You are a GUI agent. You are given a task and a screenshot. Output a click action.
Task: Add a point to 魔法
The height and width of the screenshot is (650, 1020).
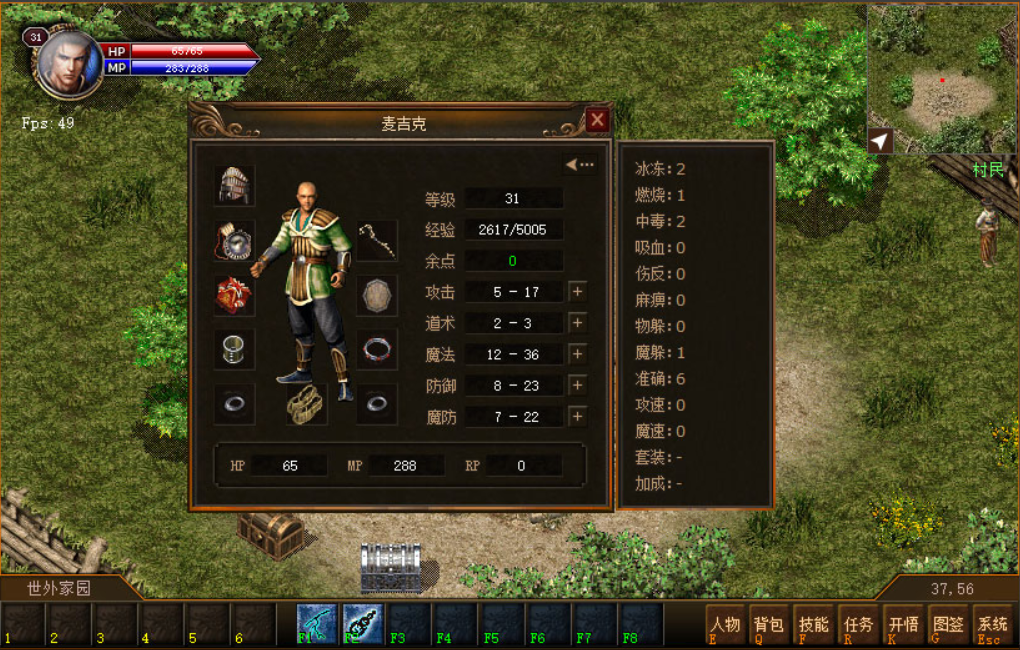[577, 354]
